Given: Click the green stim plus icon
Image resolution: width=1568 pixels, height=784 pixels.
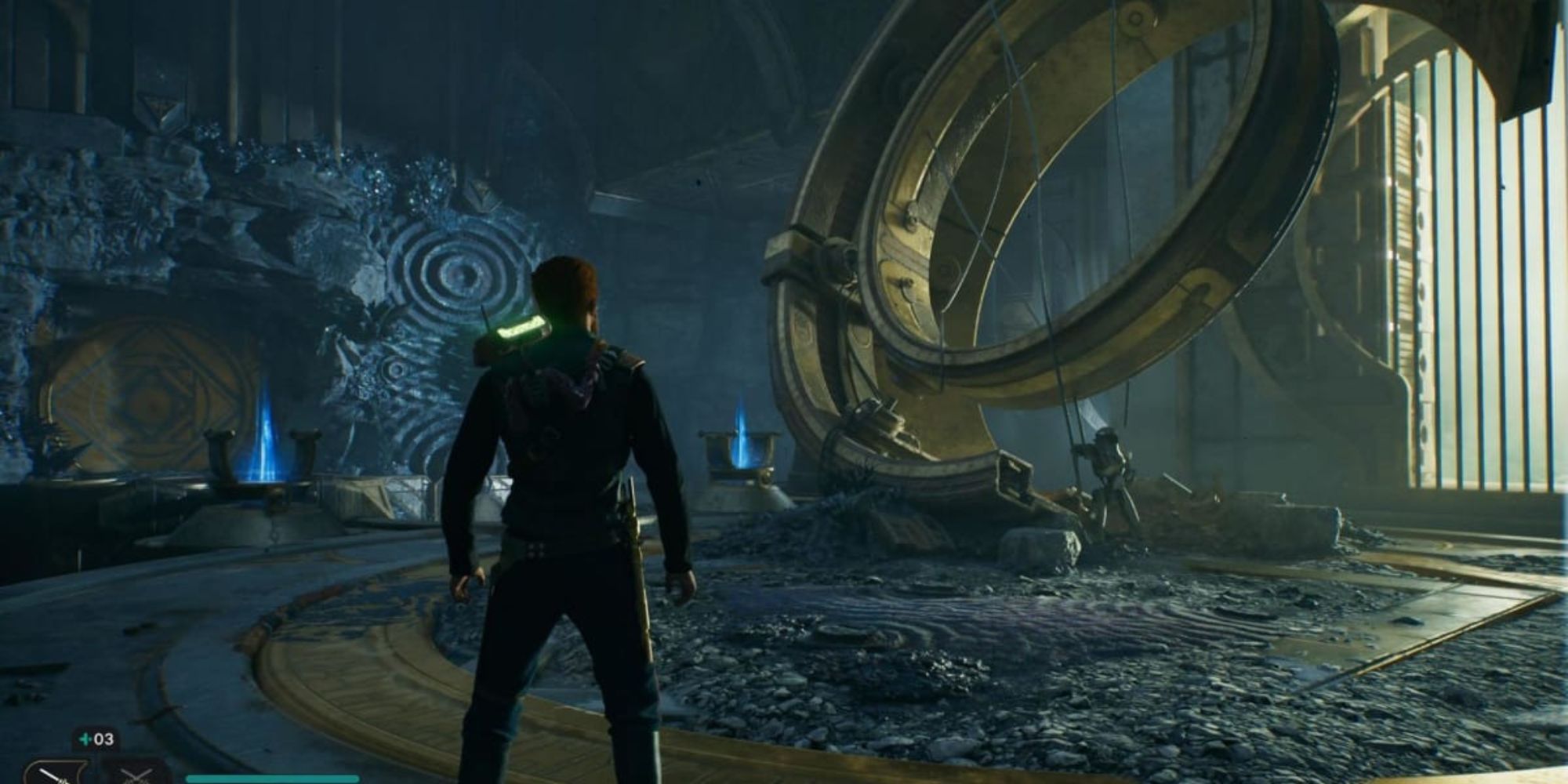Looking at the screenshot, I should [x=83, y=738].
